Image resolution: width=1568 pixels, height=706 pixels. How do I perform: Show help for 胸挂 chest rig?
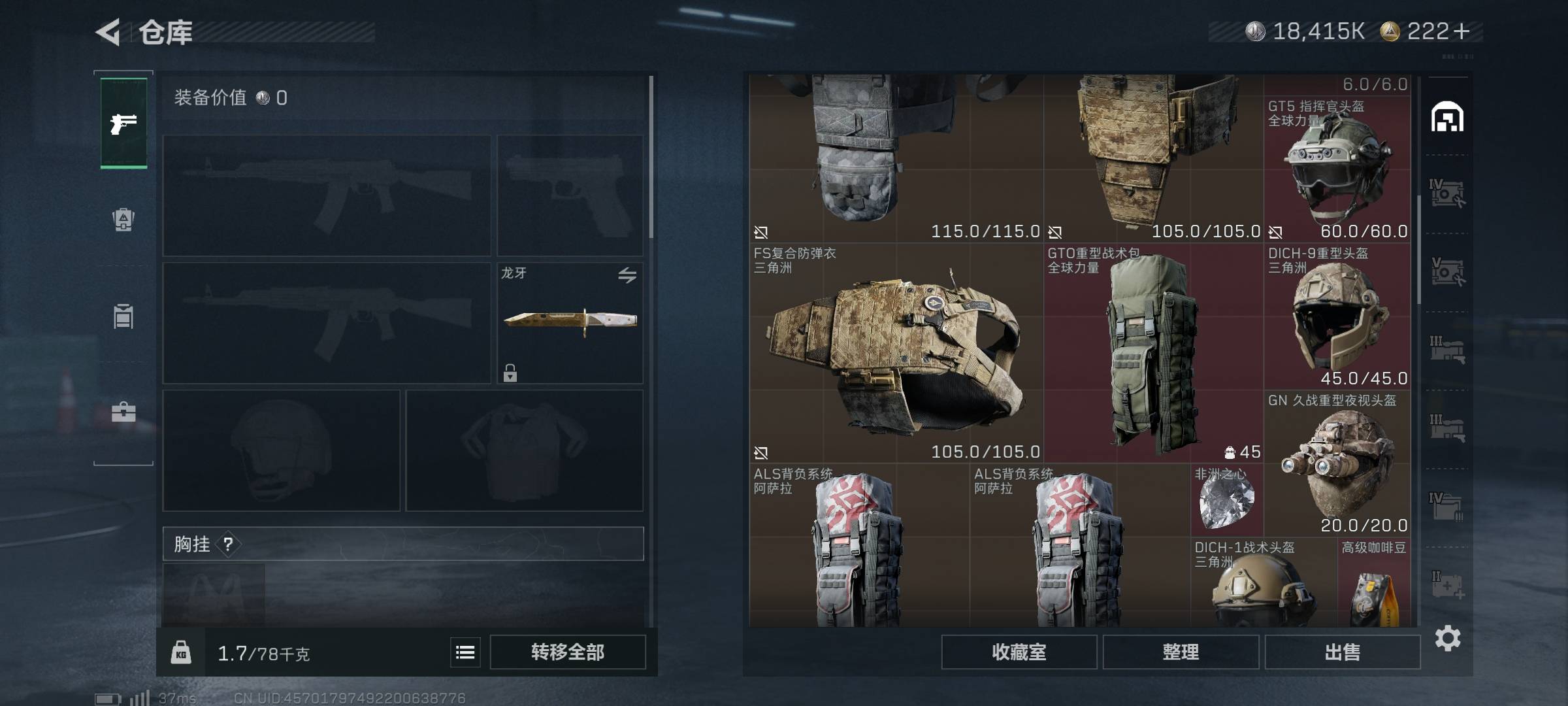(x=228, y=544)
